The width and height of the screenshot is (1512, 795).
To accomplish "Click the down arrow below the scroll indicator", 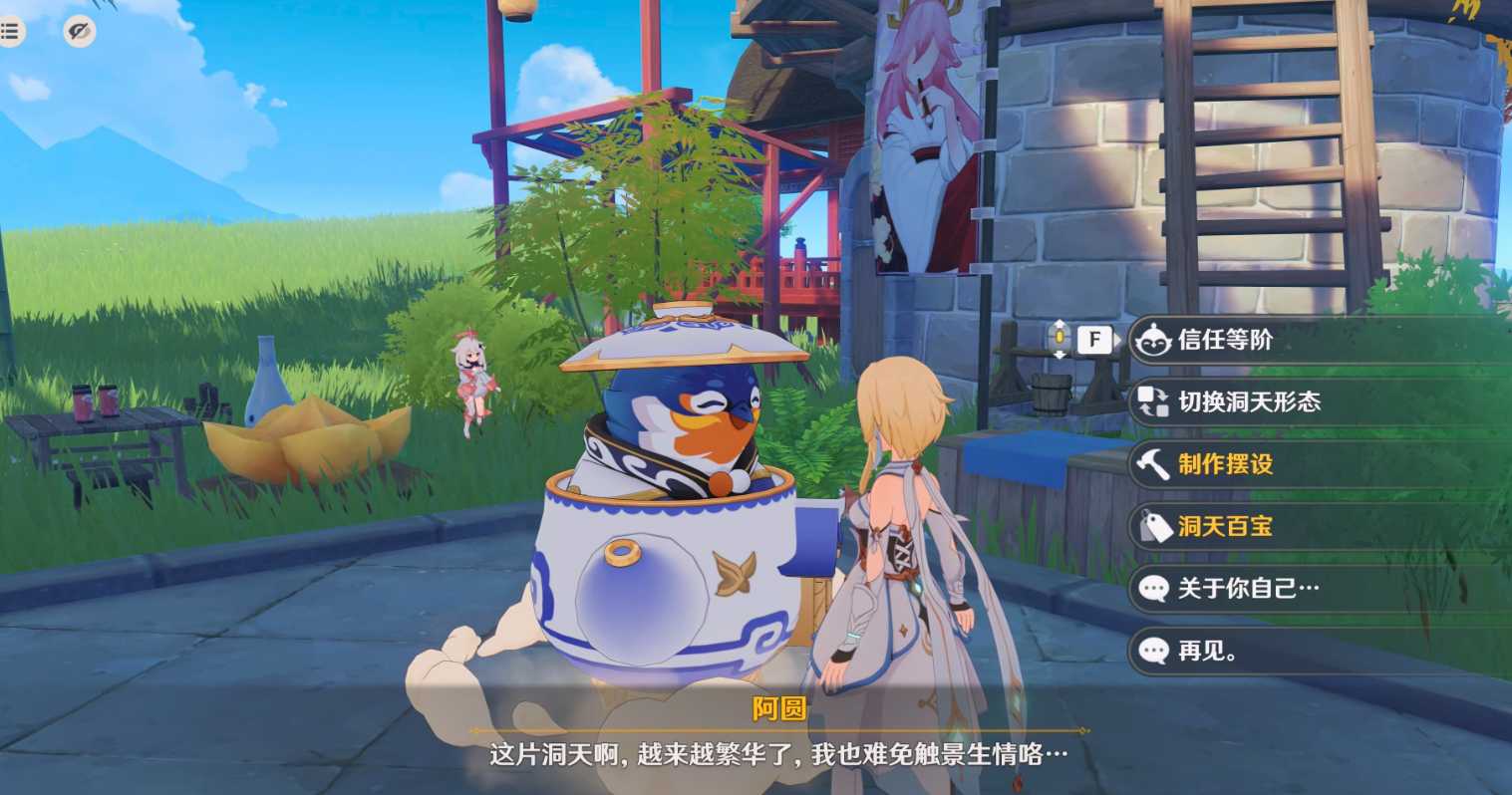I will tap(1058, 356).
